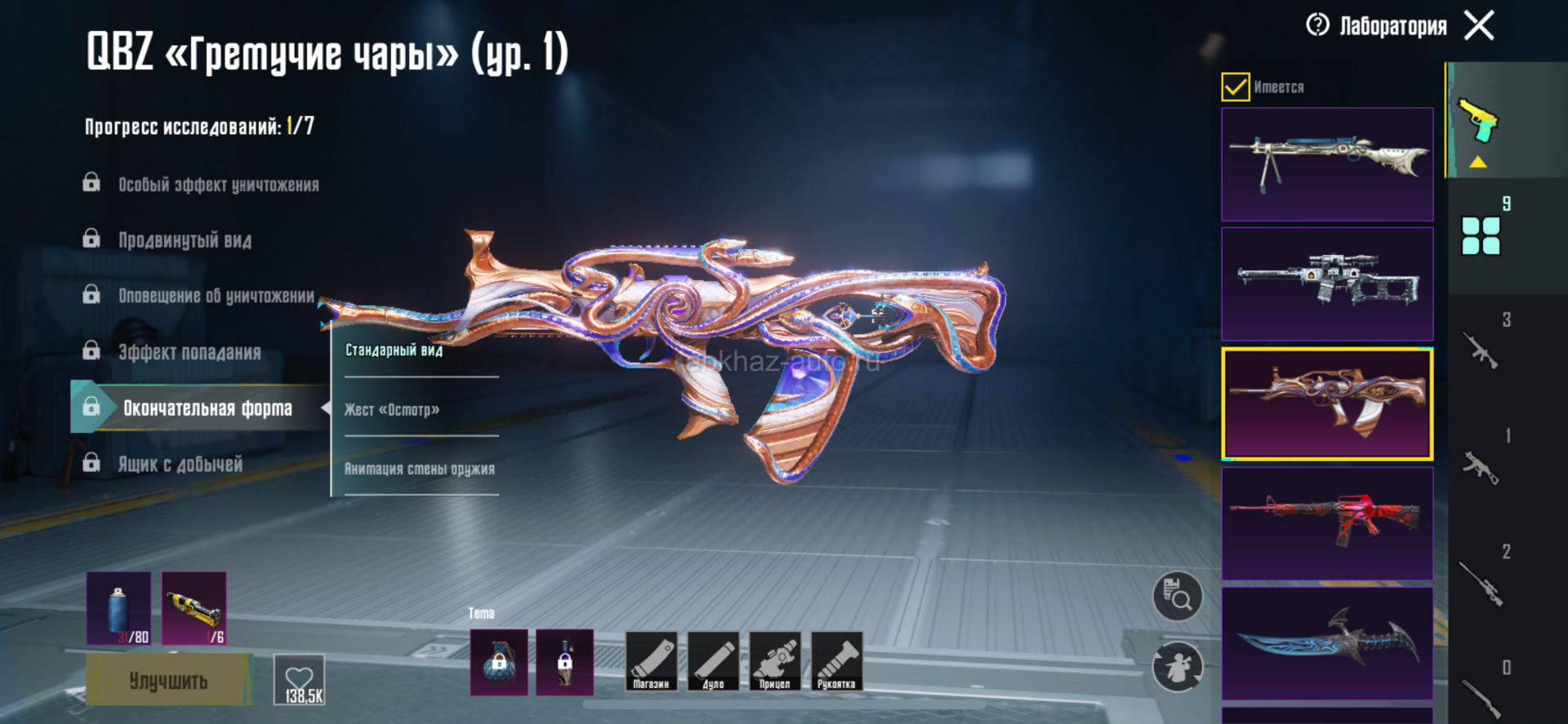Select 'Ящик с добычей' entry
1568x724 pixels.
coord(180,464)
